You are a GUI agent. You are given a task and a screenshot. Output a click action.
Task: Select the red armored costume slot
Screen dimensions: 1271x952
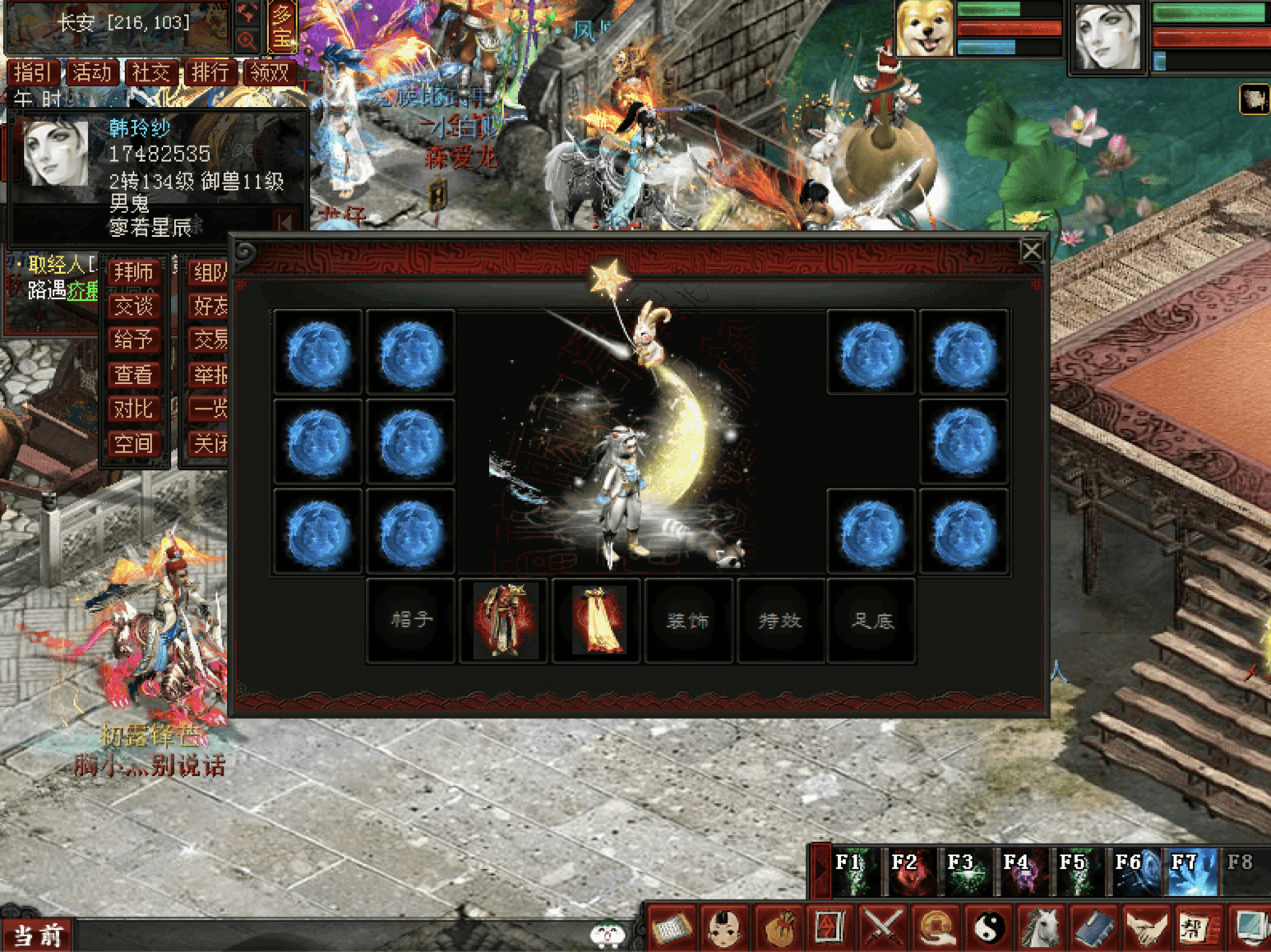tap(504, 621)
